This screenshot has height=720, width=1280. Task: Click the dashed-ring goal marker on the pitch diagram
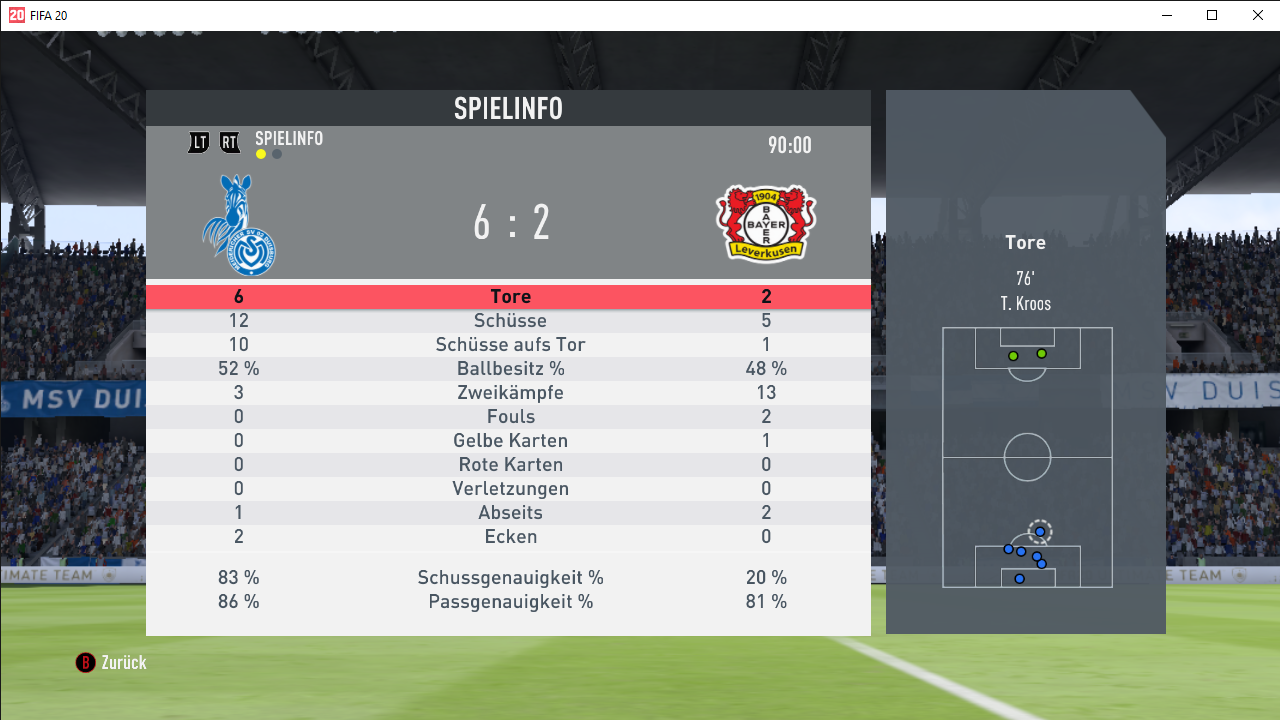pyautogui.click(x=1040, y=531)
